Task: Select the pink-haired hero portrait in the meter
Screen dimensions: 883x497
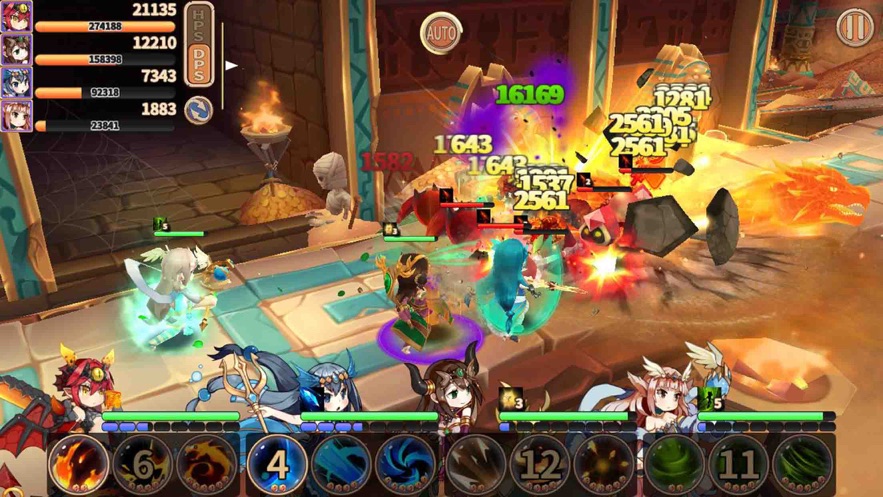Action: (x=17, y=116)
